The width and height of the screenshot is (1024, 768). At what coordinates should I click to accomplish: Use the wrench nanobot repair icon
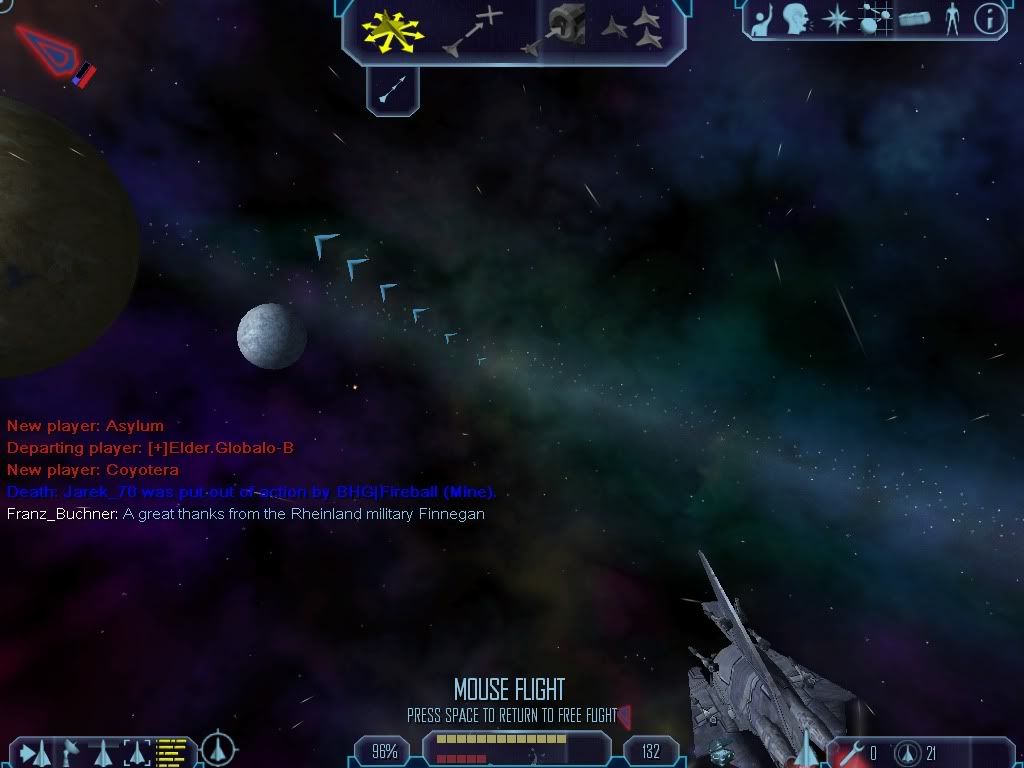point(852,752)
